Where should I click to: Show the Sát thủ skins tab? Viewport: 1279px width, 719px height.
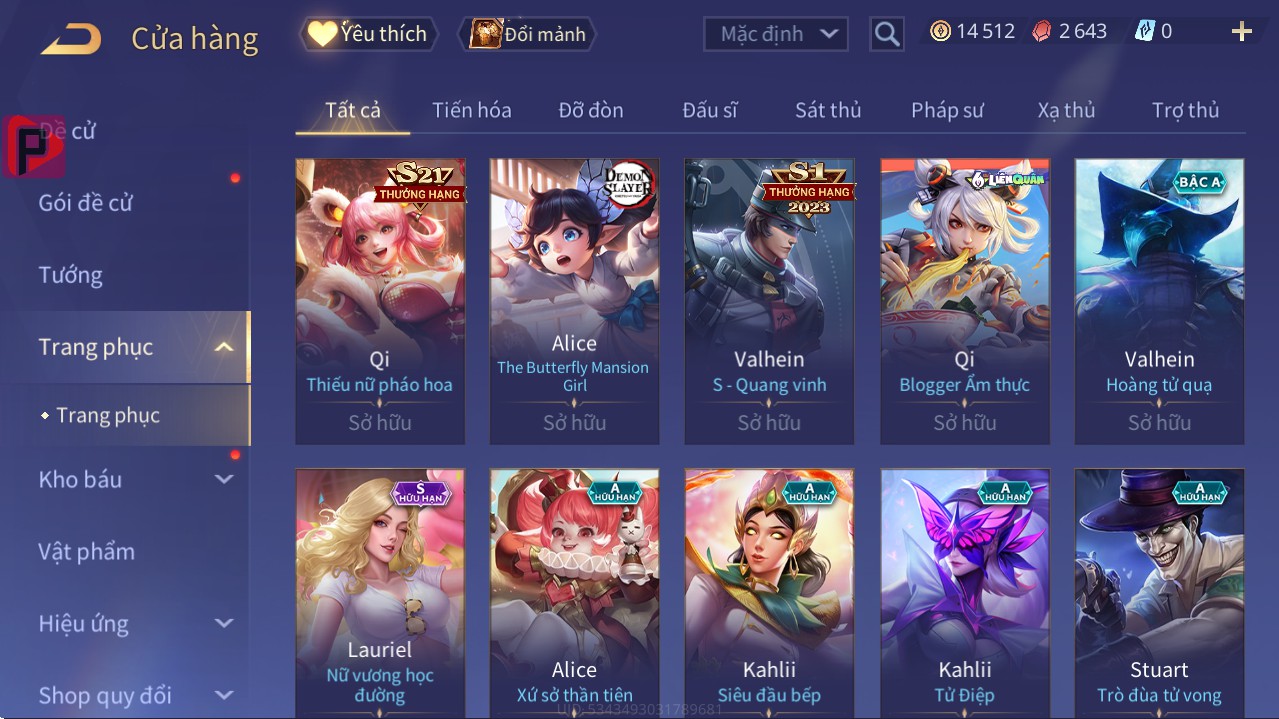click(x=827, y=110)
